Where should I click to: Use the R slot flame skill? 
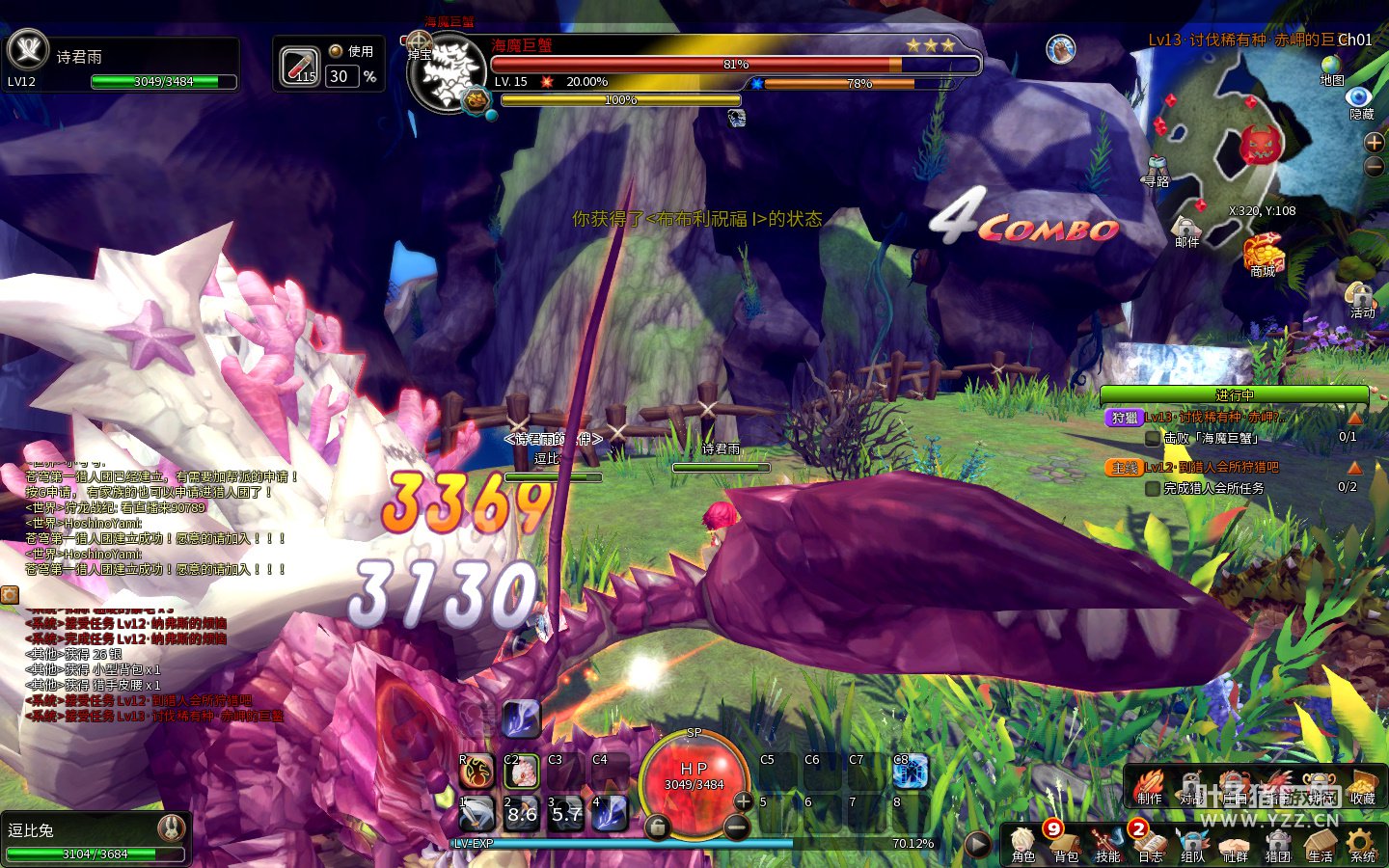pos(477,772)
